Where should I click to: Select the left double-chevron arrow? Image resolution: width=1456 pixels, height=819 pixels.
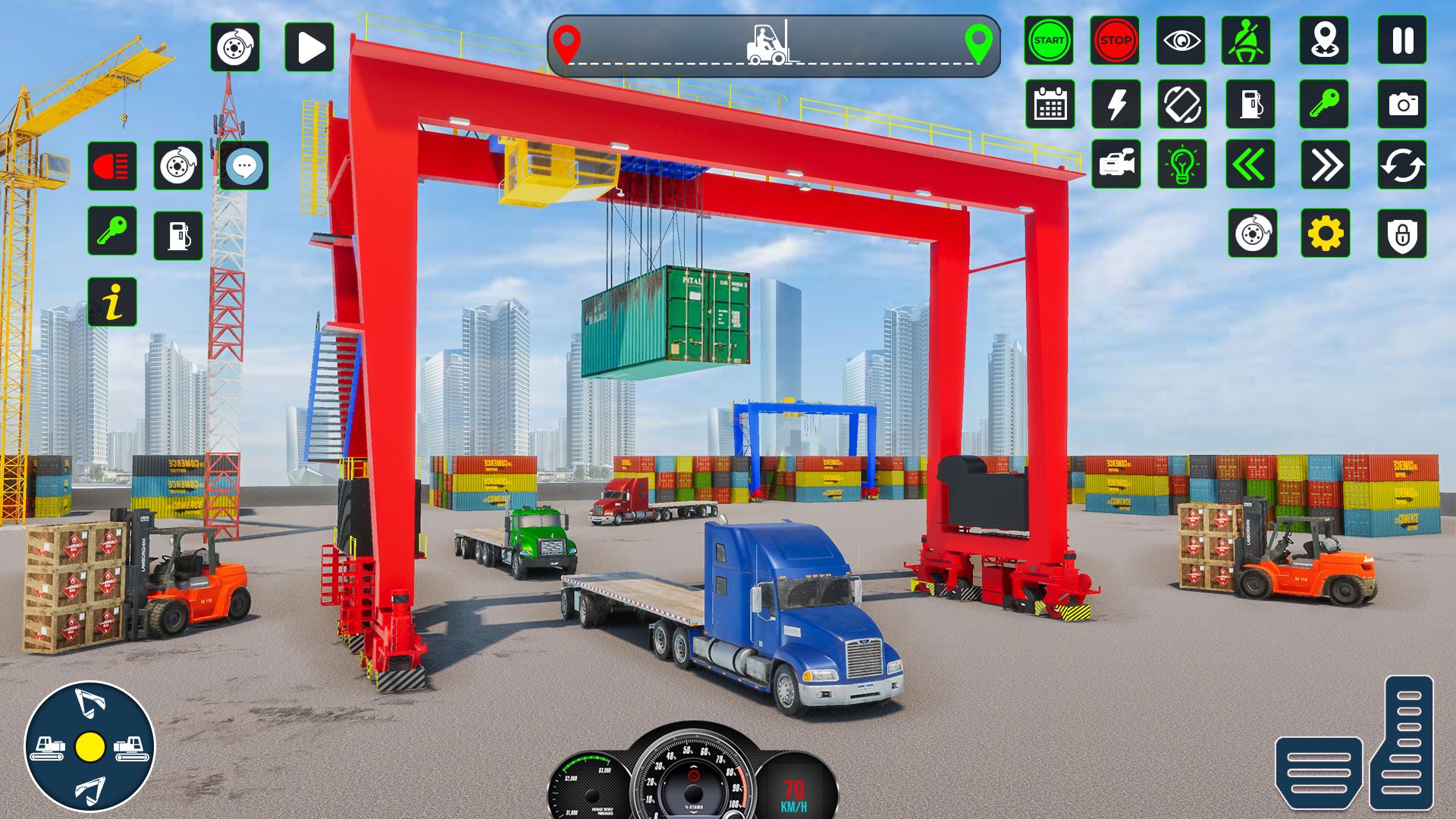point(1250,165)
